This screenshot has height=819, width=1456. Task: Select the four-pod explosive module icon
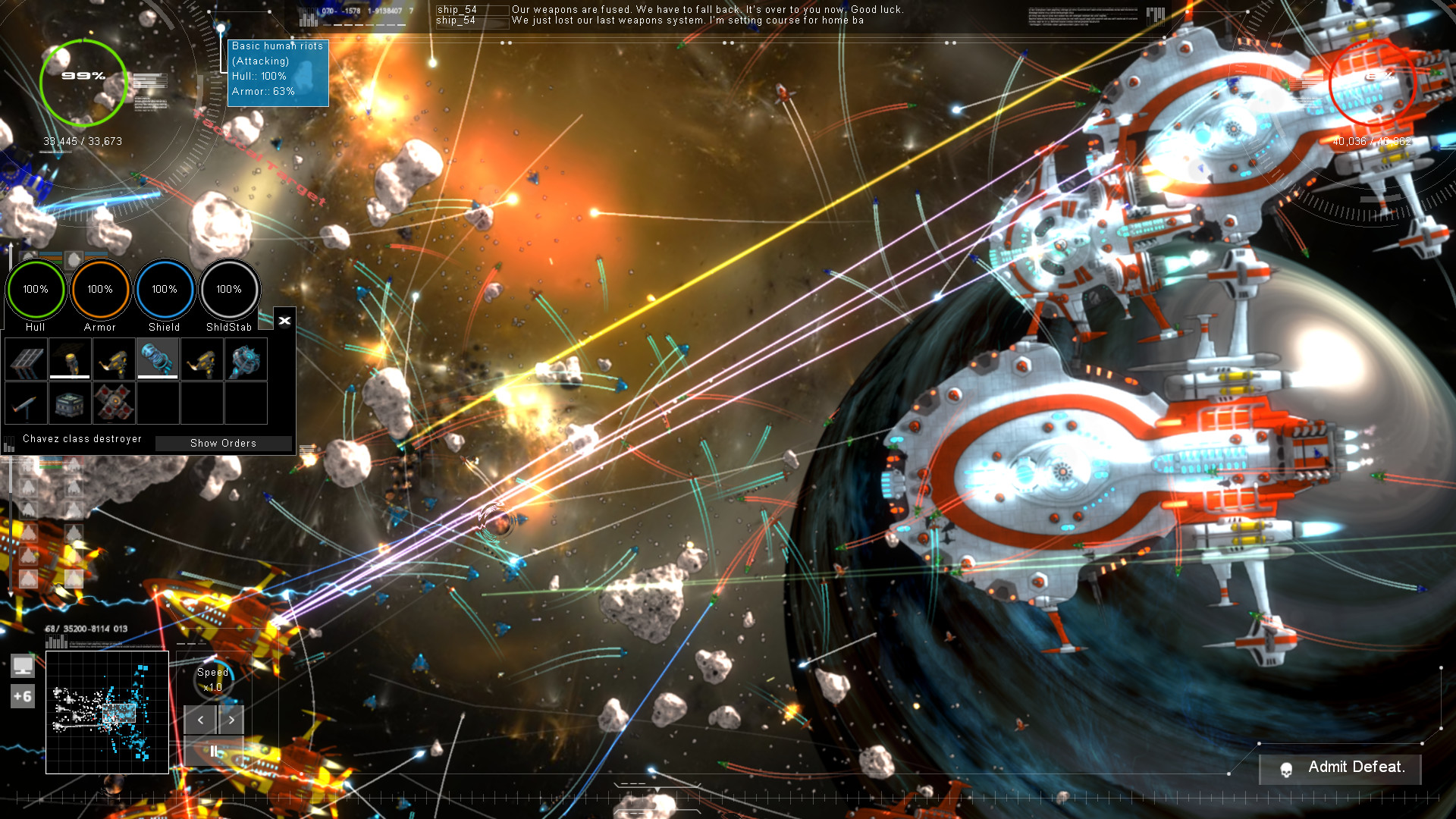(113, 403)
